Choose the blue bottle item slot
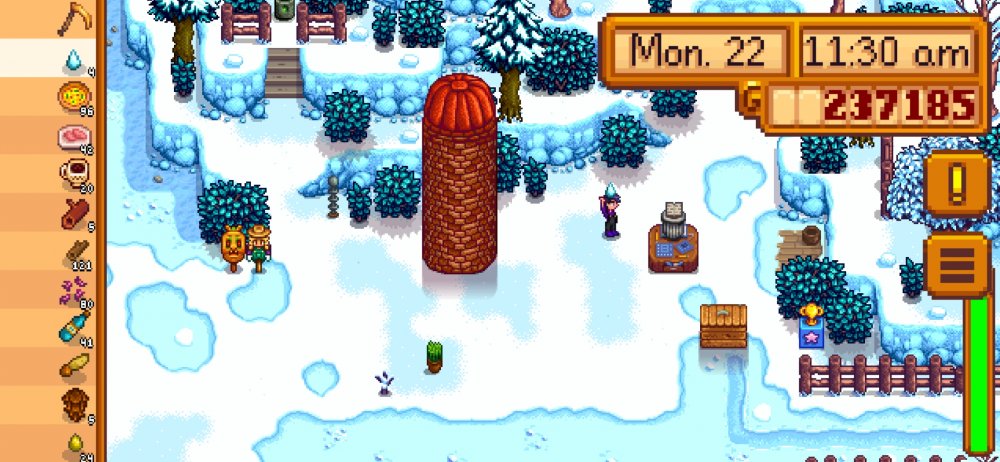 (x=74, y=328)
